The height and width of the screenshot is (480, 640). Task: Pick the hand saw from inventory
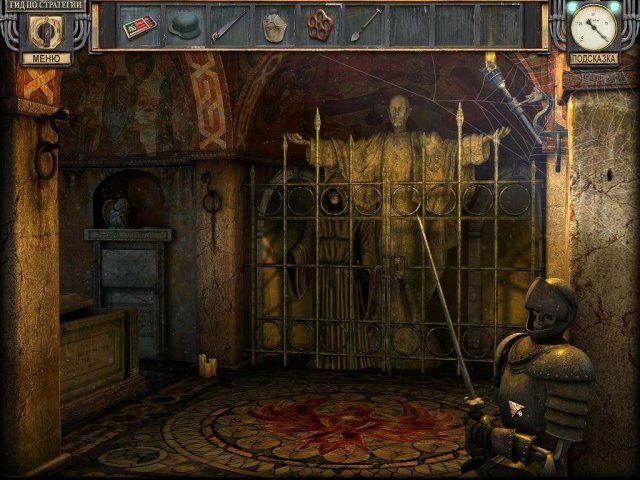(x=228, y=25)
